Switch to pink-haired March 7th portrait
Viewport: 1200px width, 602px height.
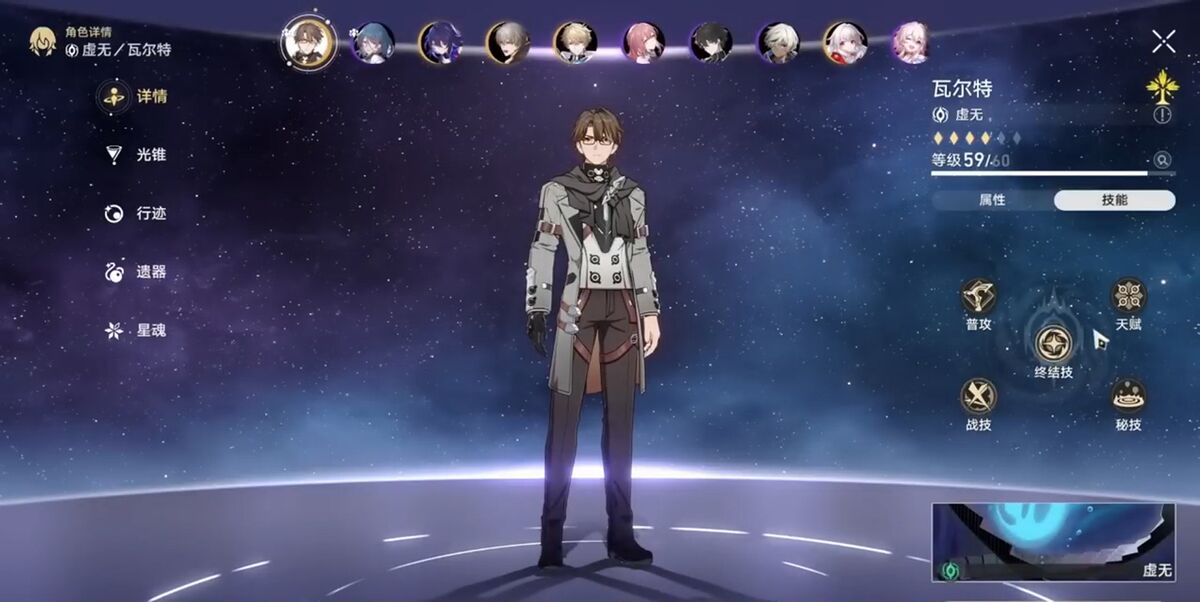click(911, 43)
